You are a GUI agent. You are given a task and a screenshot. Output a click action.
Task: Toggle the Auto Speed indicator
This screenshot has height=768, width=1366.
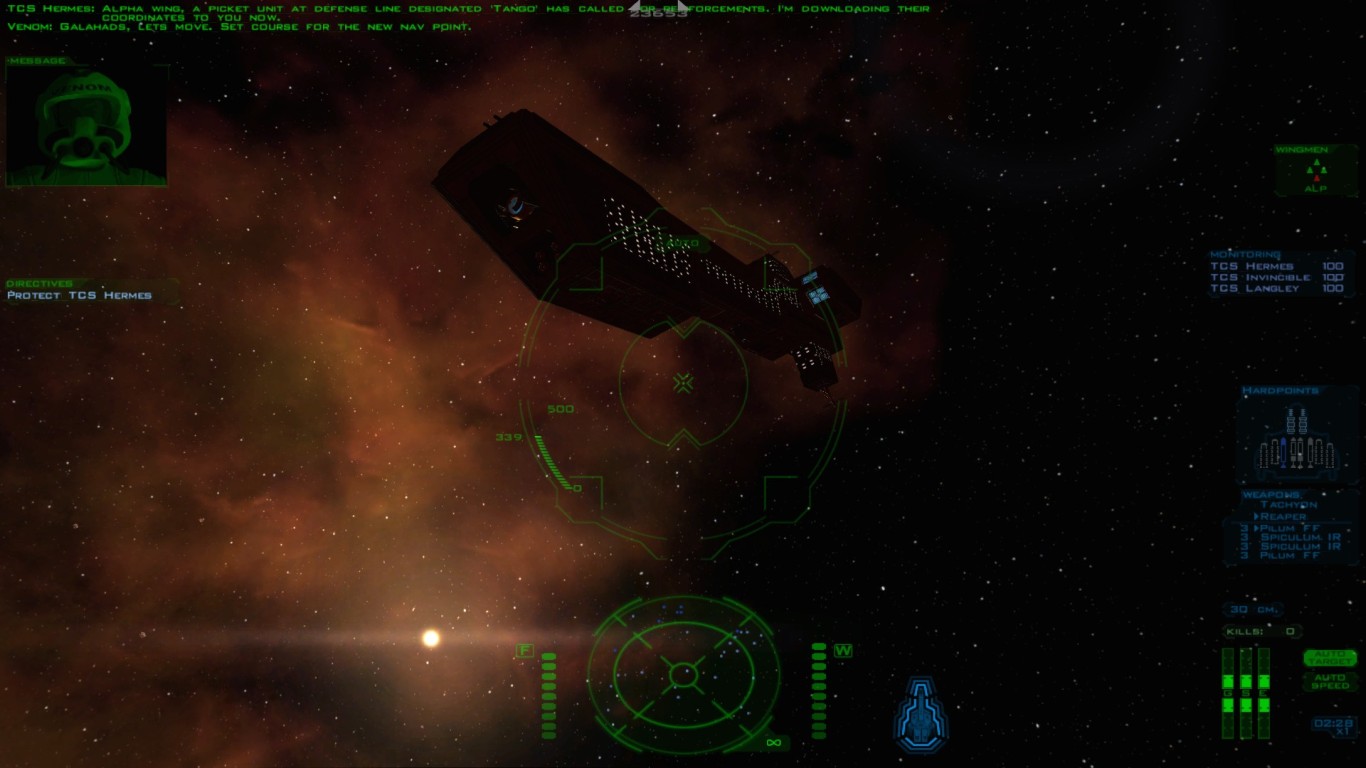pos(1329,680)
